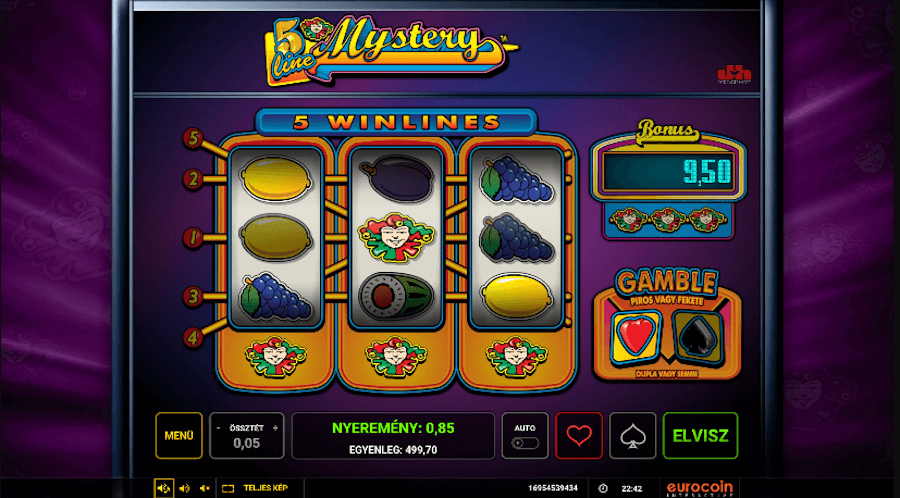900x498 pixels.
Task: Toggle the AUTO spin switch
Action: [x=525, y=442]
